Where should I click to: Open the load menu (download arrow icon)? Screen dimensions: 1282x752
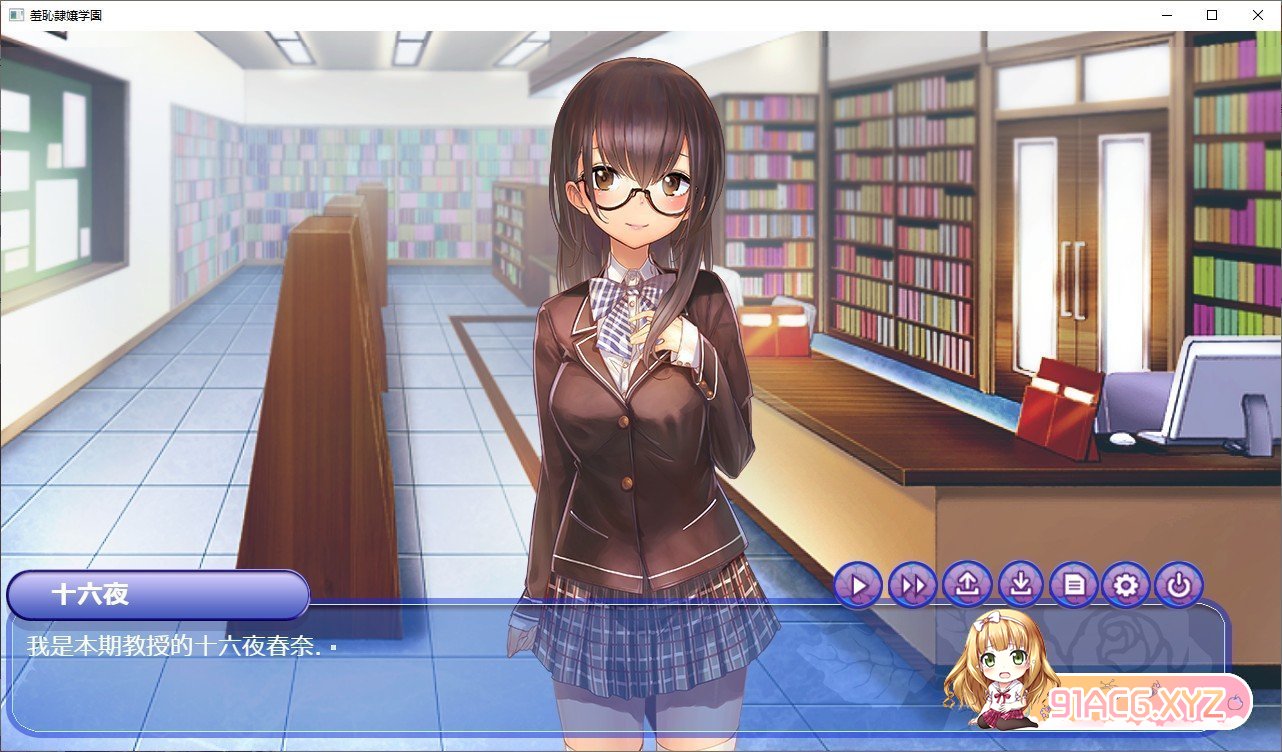pos(1021,585)
